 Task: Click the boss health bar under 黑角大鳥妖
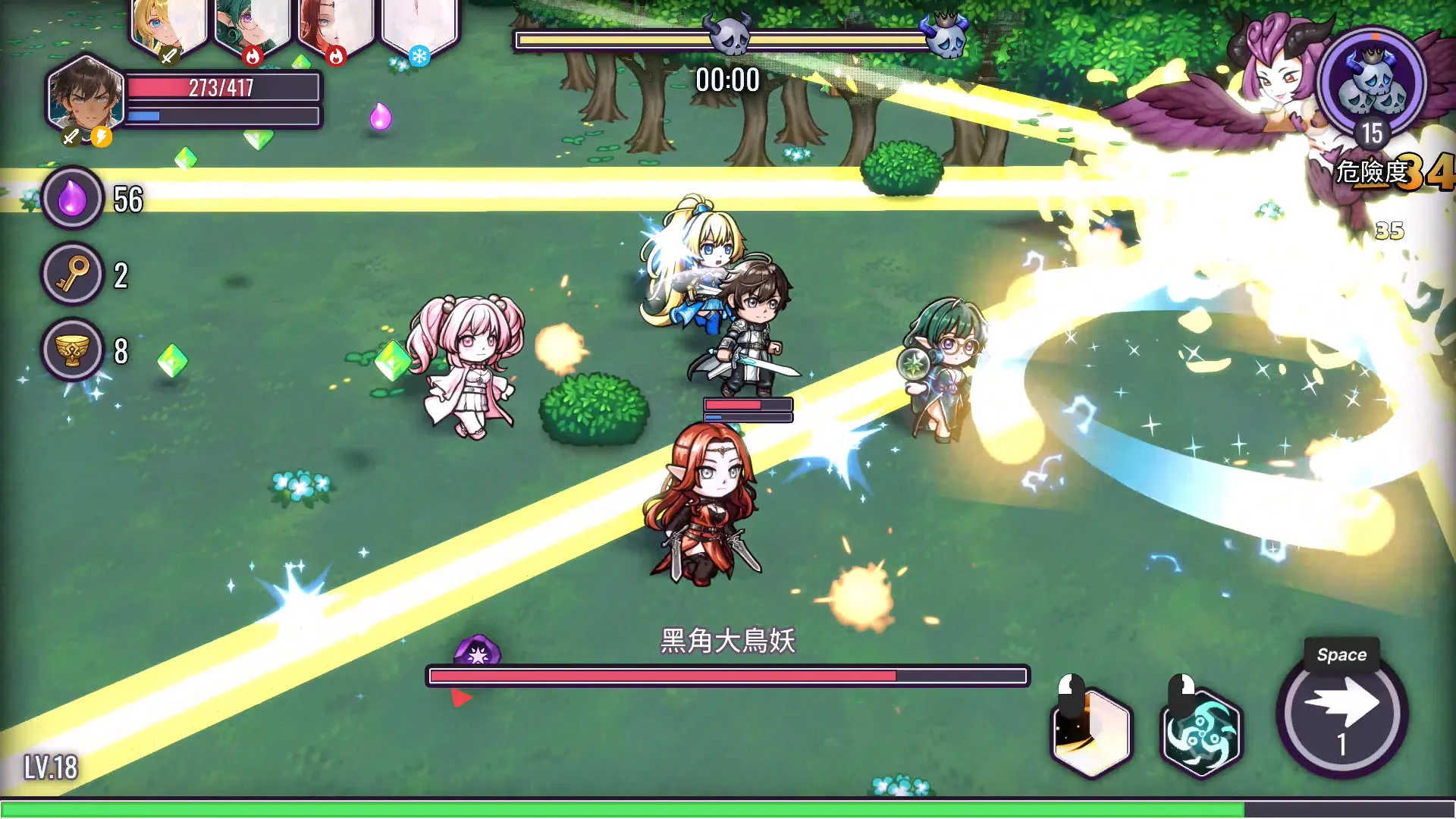point(728,675)
